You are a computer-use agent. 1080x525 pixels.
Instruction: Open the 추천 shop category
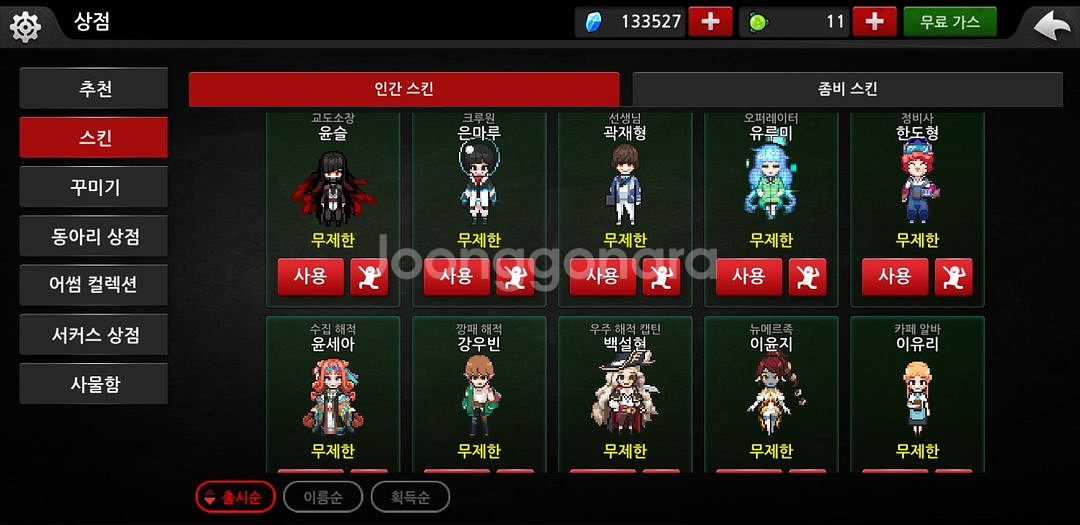click(x=94, y=89)
